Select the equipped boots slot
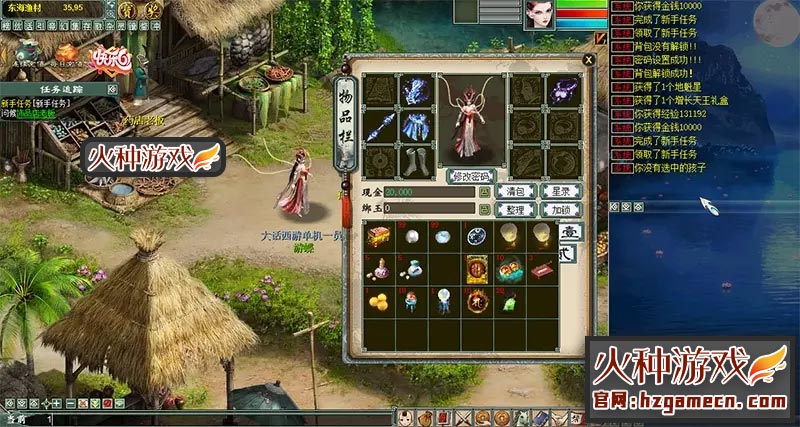This screenshot has height=427, width=800. [x=413, y=160]
